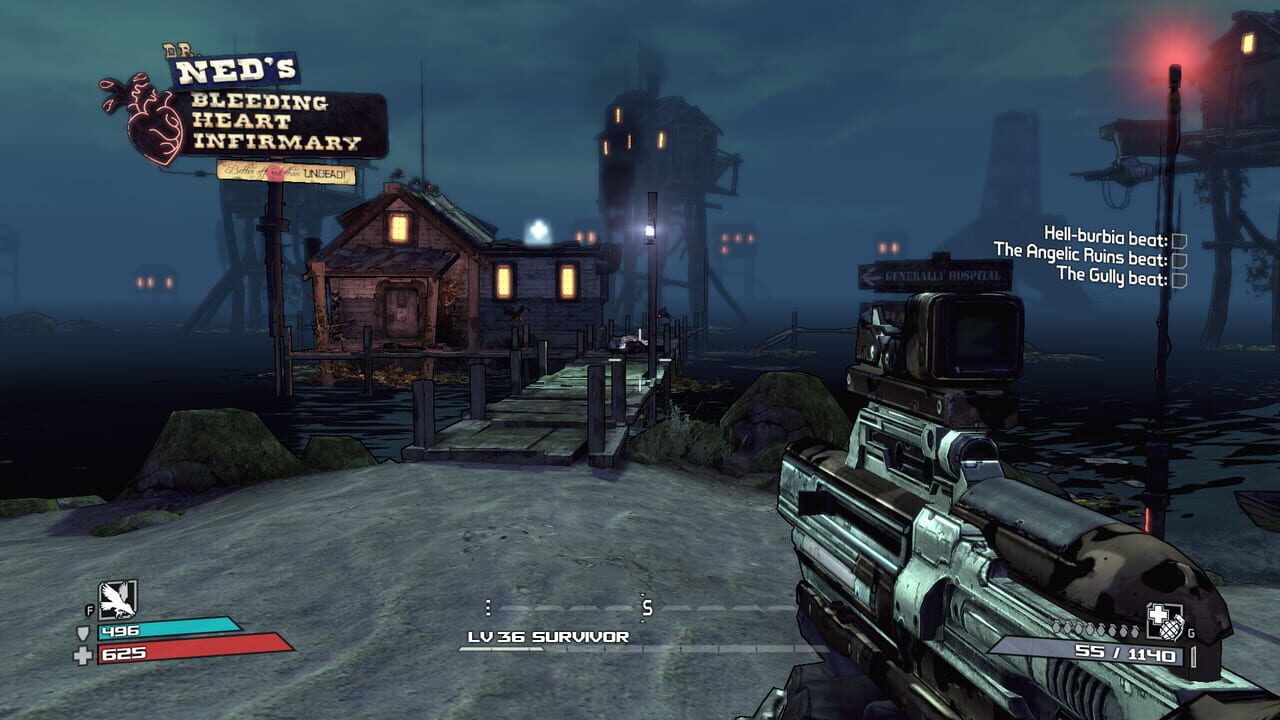Check the Hell-burbia beat objective box

(1179, 241)
